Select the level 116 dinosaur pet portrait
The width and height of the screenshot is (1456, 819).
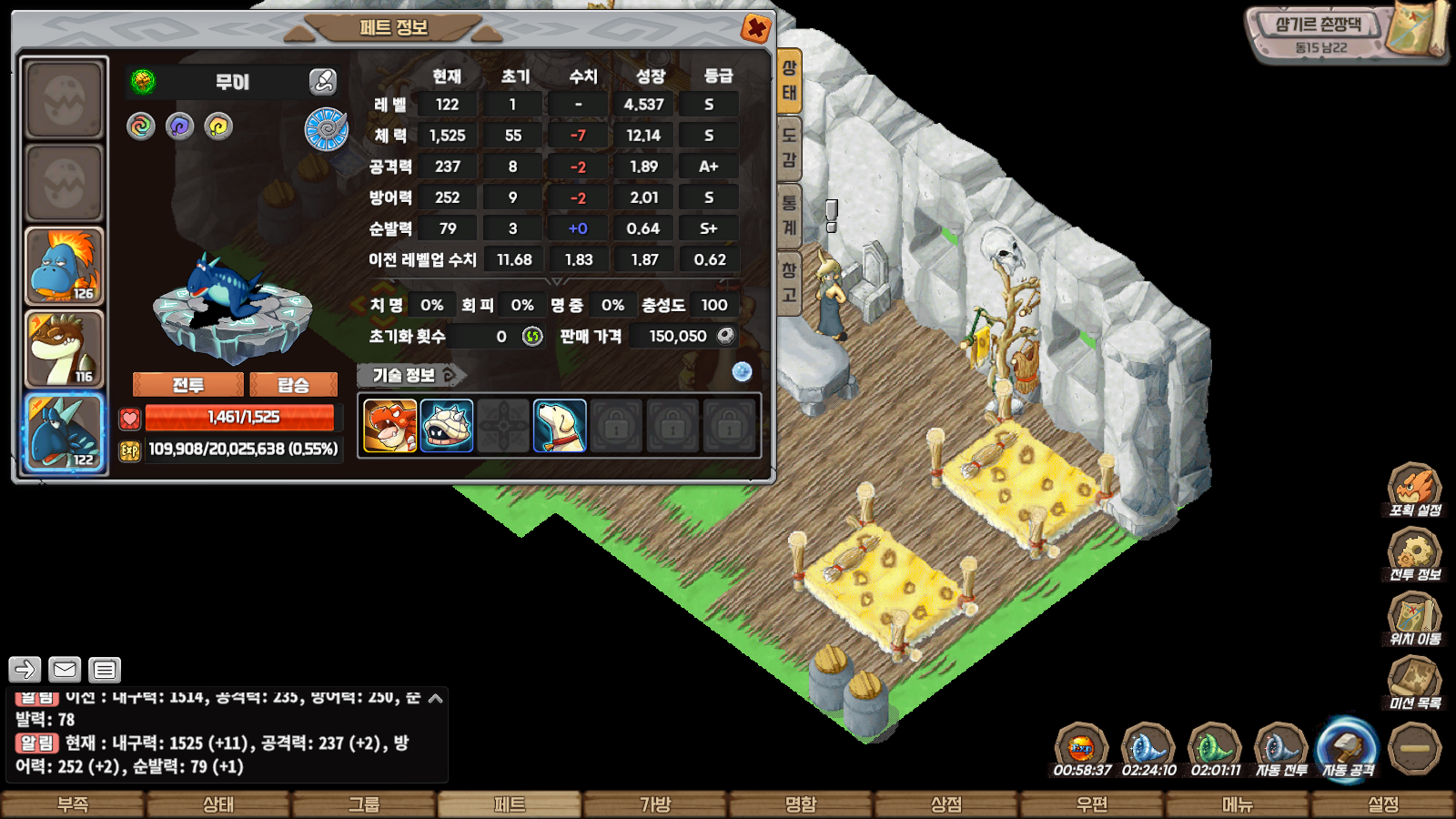(65, 349)
